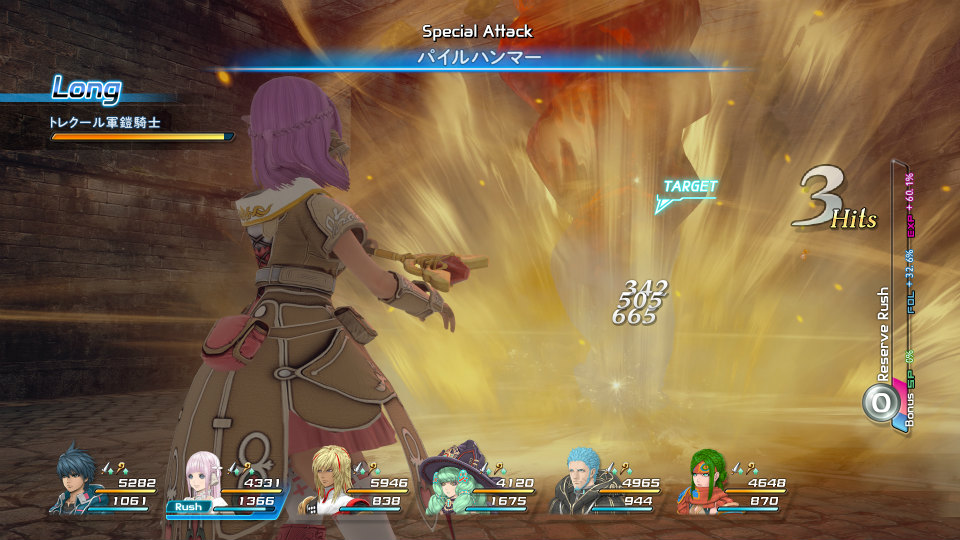This screenshot has width=960, height=540.
Task: Switch to the green-haired character in red
Action: point(705,482)
